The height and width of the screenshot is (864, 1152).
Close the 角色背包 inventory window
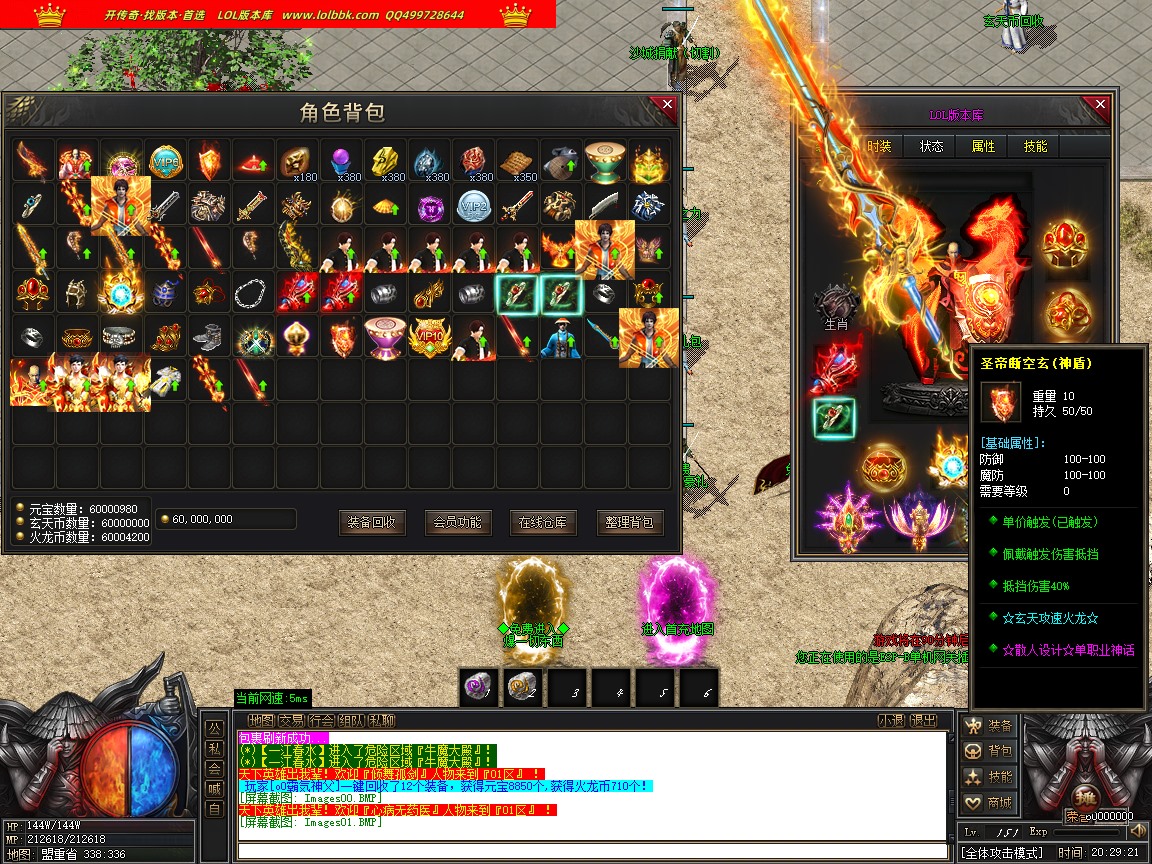pos(663,105)
